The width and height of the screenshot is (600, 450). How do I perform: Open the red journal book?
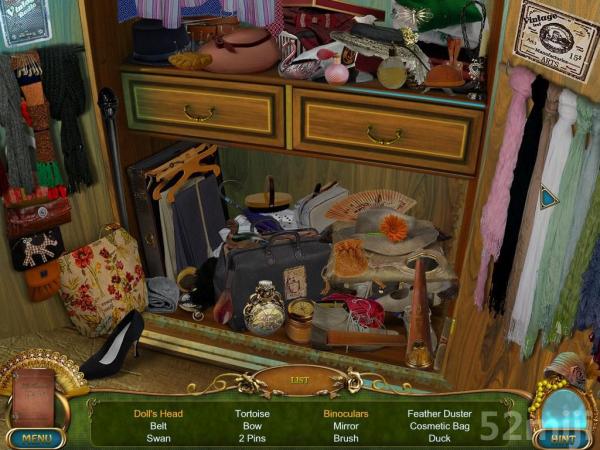tap(33, 398)
